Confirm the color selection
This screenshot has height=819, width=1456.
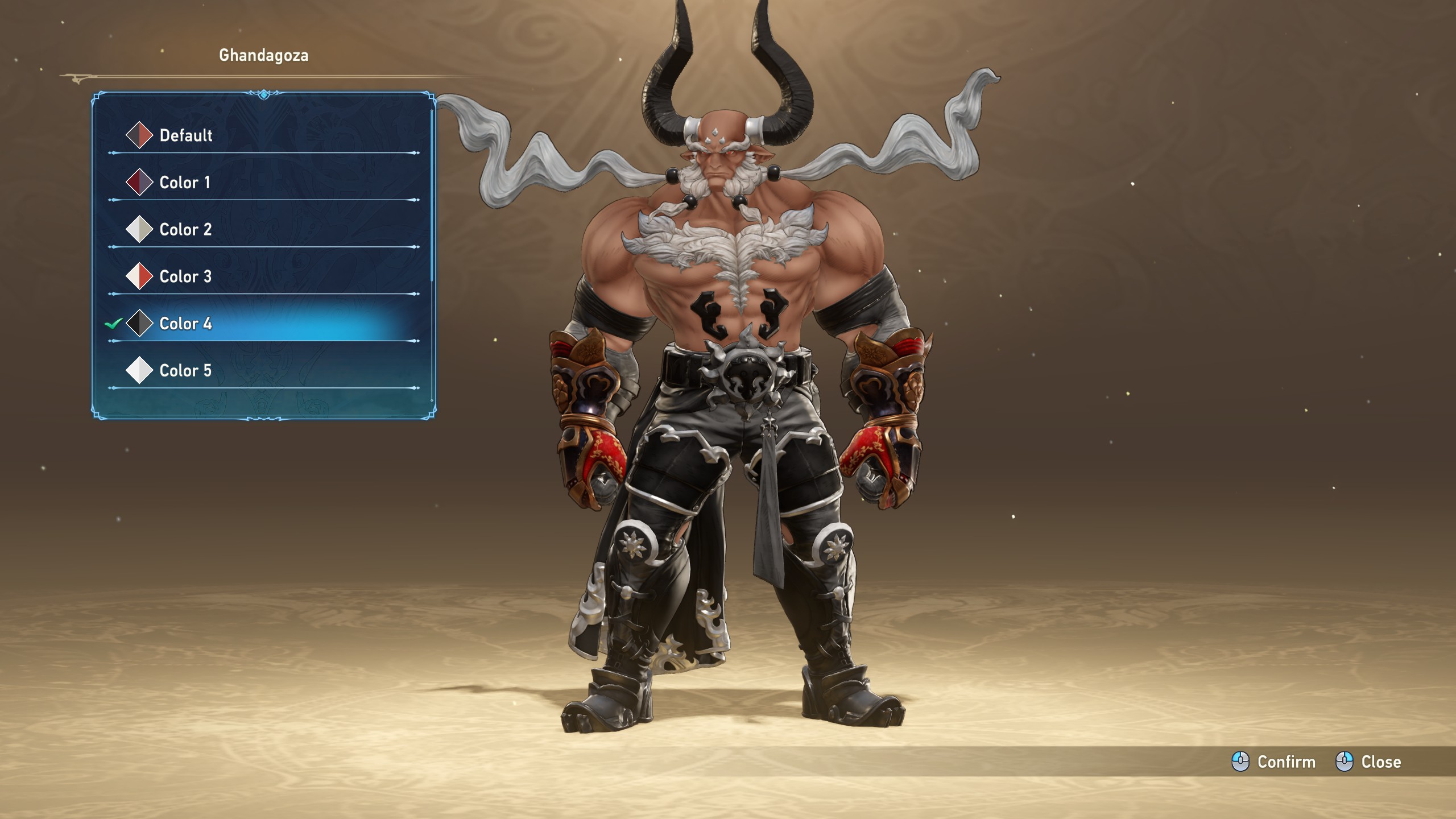click(1274, 762)
